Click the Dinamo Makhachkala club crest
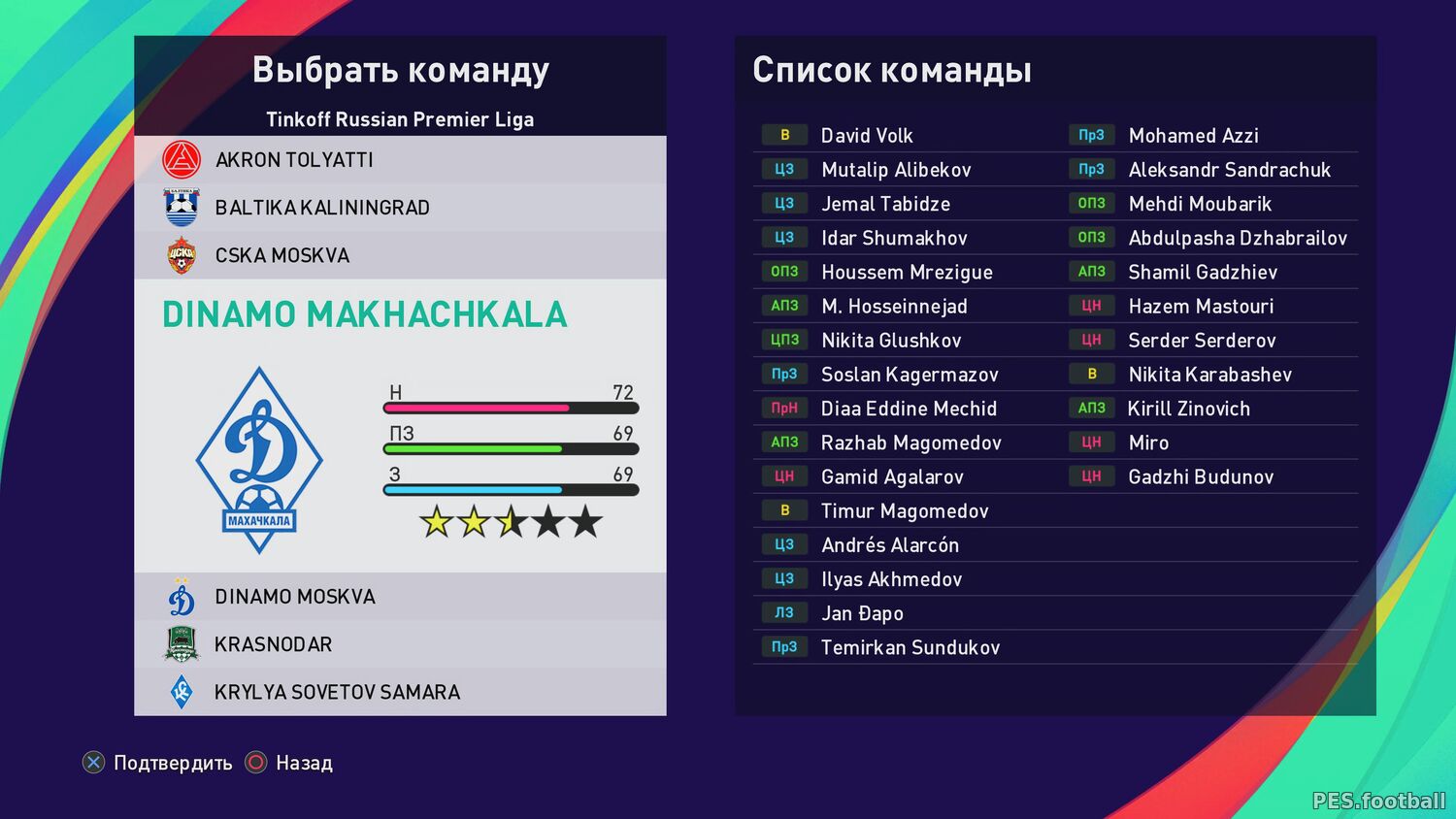The image size is (1456, 819). 259,460
